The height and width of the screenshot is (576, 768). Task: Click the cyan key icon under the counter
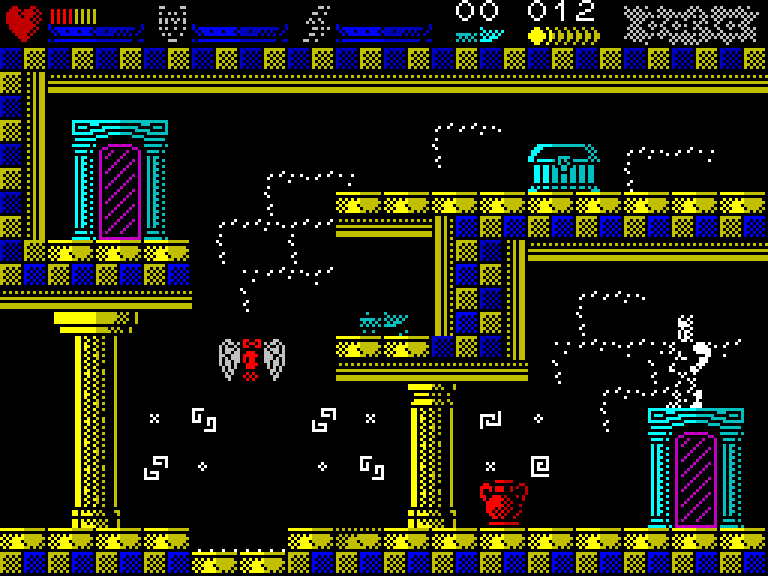pyautogui.click(x=478, y=36)
